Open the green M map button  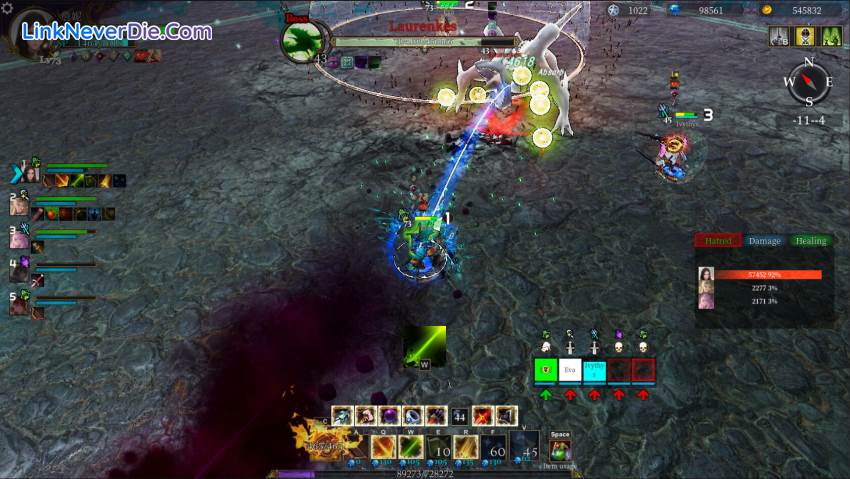(x=832, y=36)
